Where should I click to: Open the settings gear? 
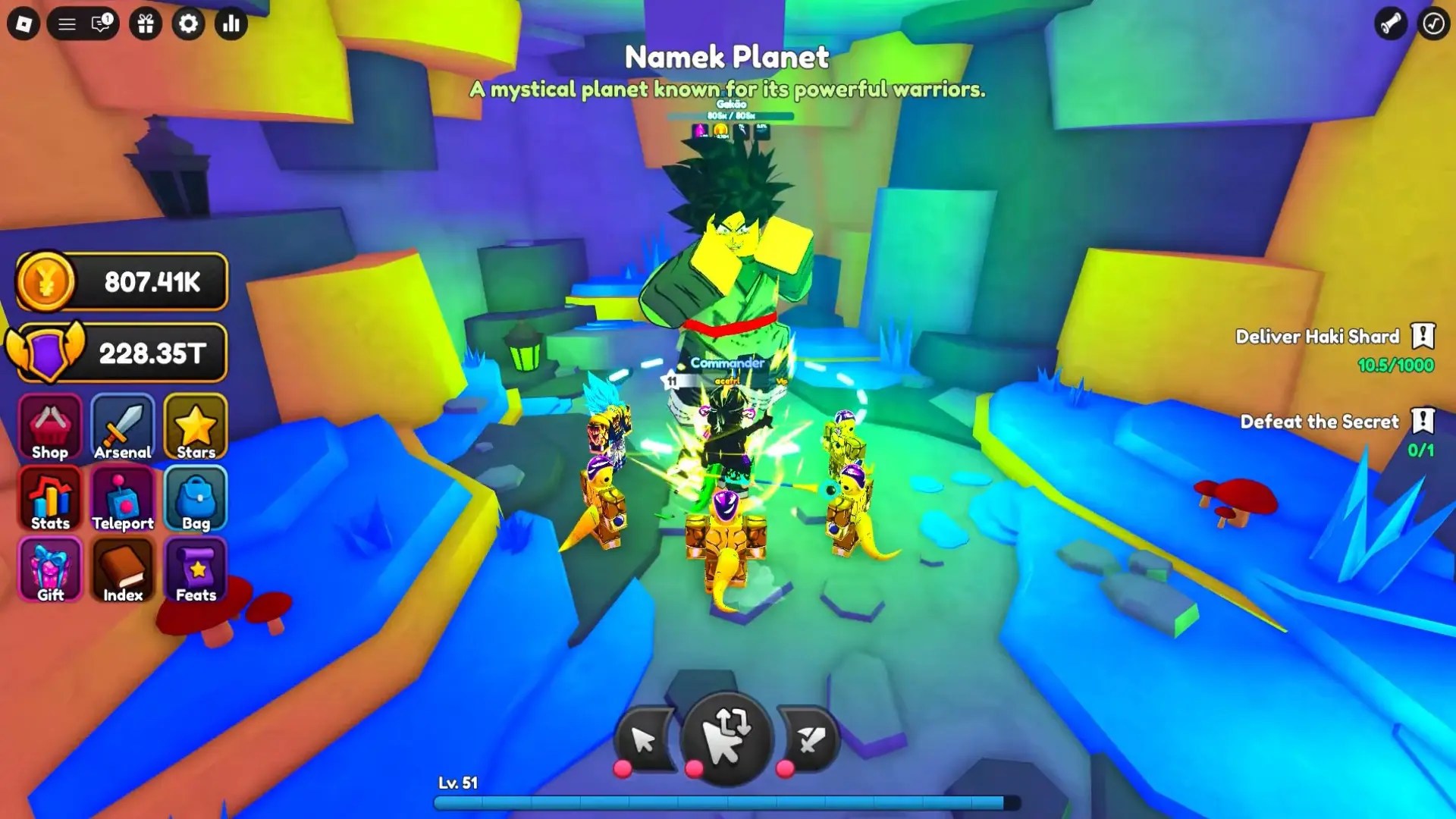tap(188, 24)
